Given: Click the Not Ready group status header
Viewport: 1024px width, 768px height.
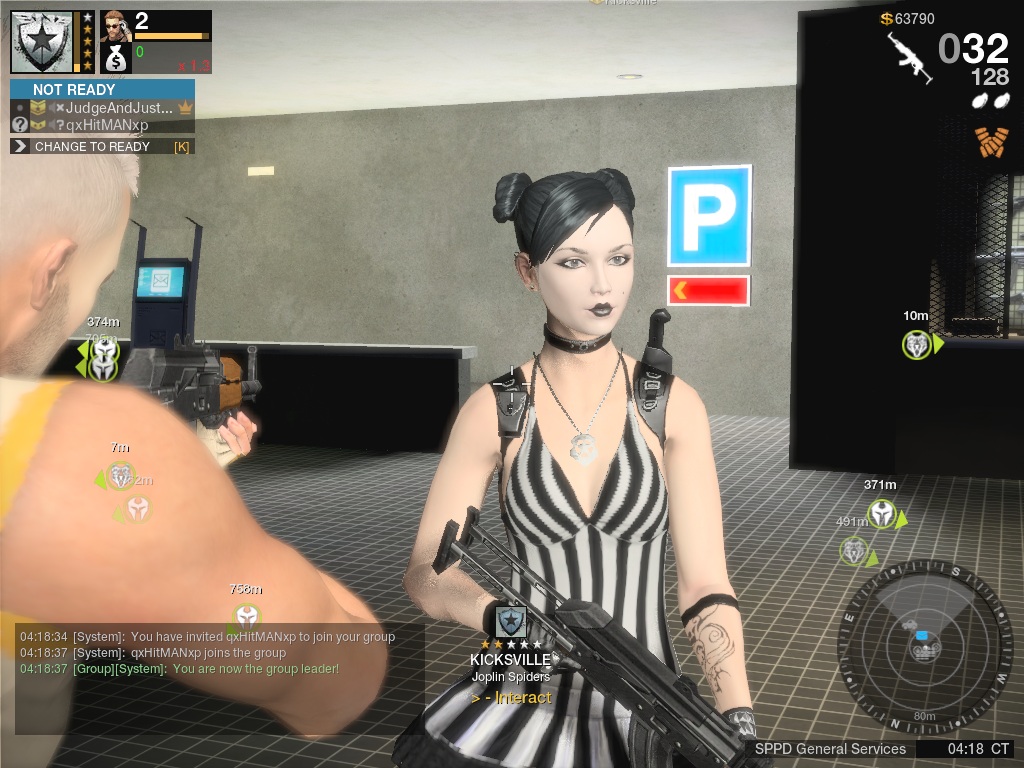Looking at the screenshot, I should (x=102, y=89).
